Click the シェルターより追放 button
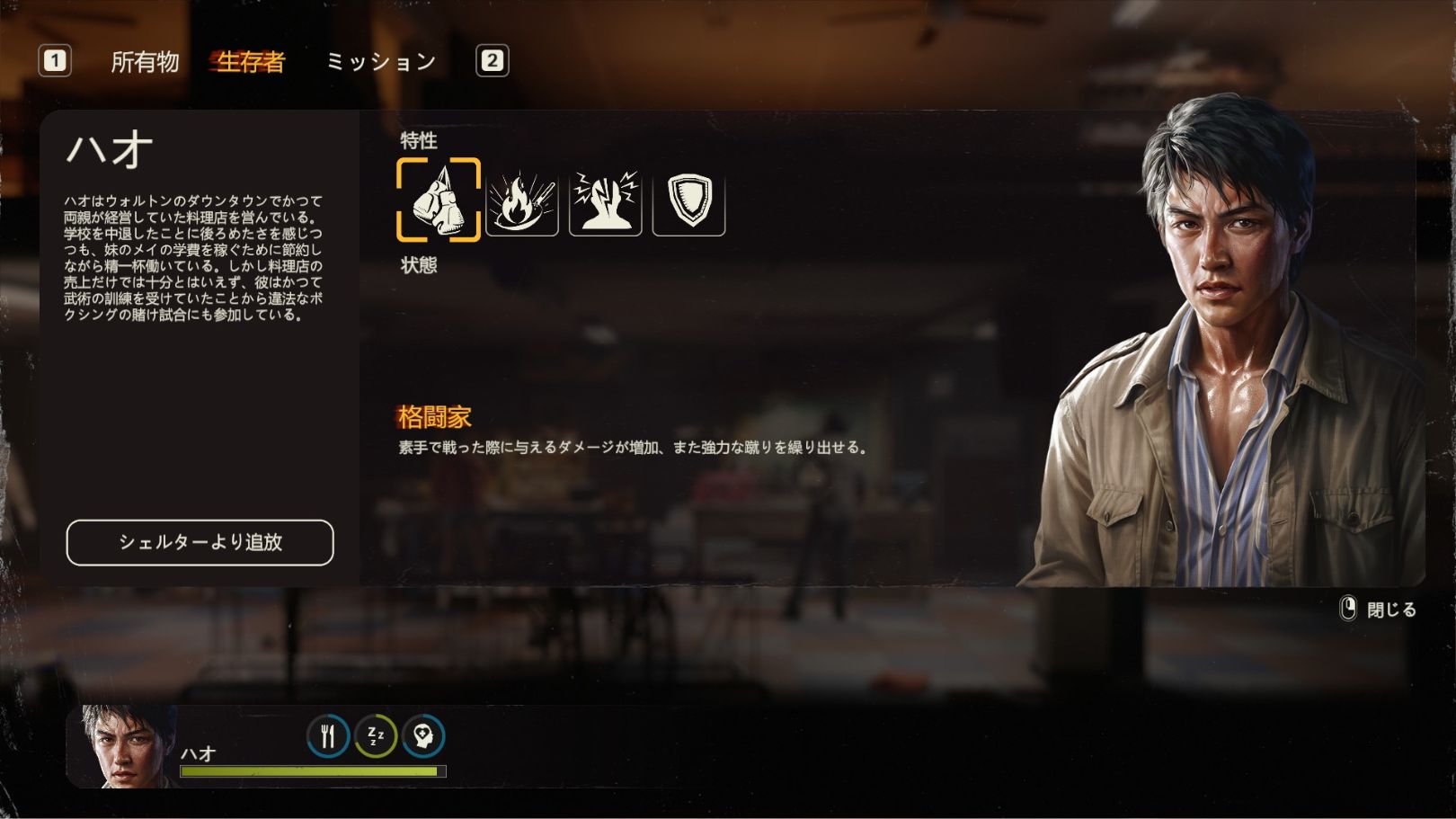Screen dimensions: 1456x819 200,542
